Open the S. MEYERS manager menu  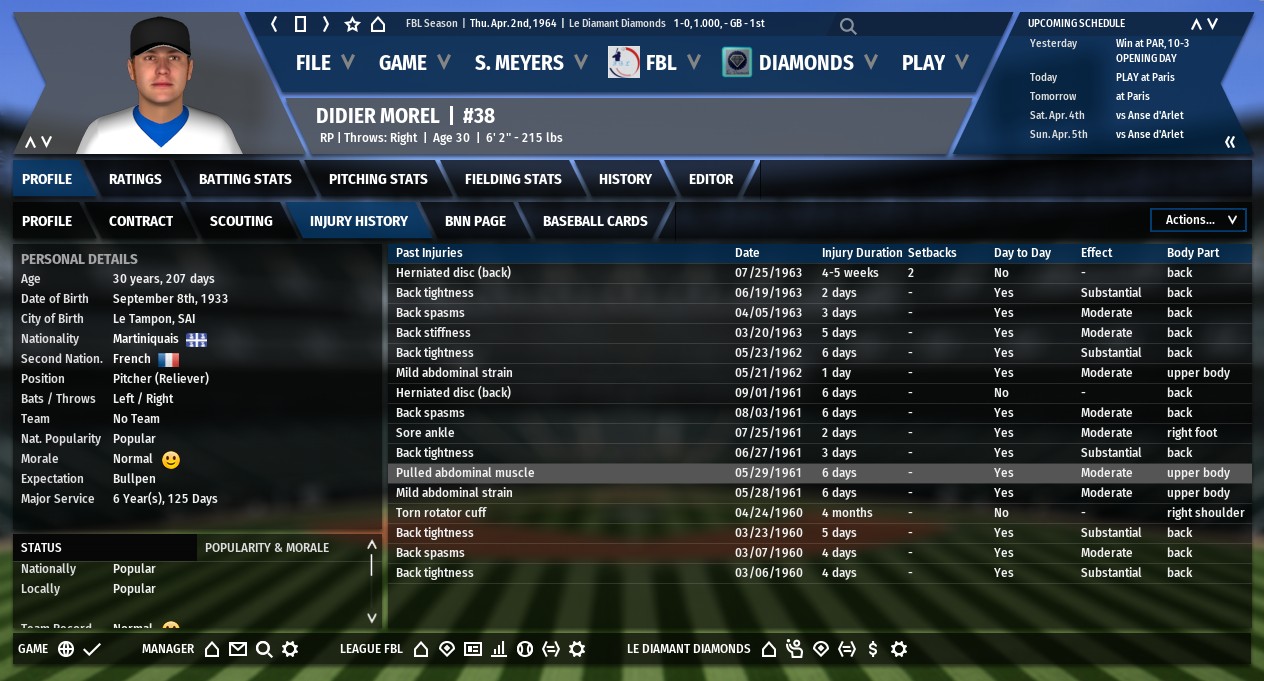click(x=530, y=63)
